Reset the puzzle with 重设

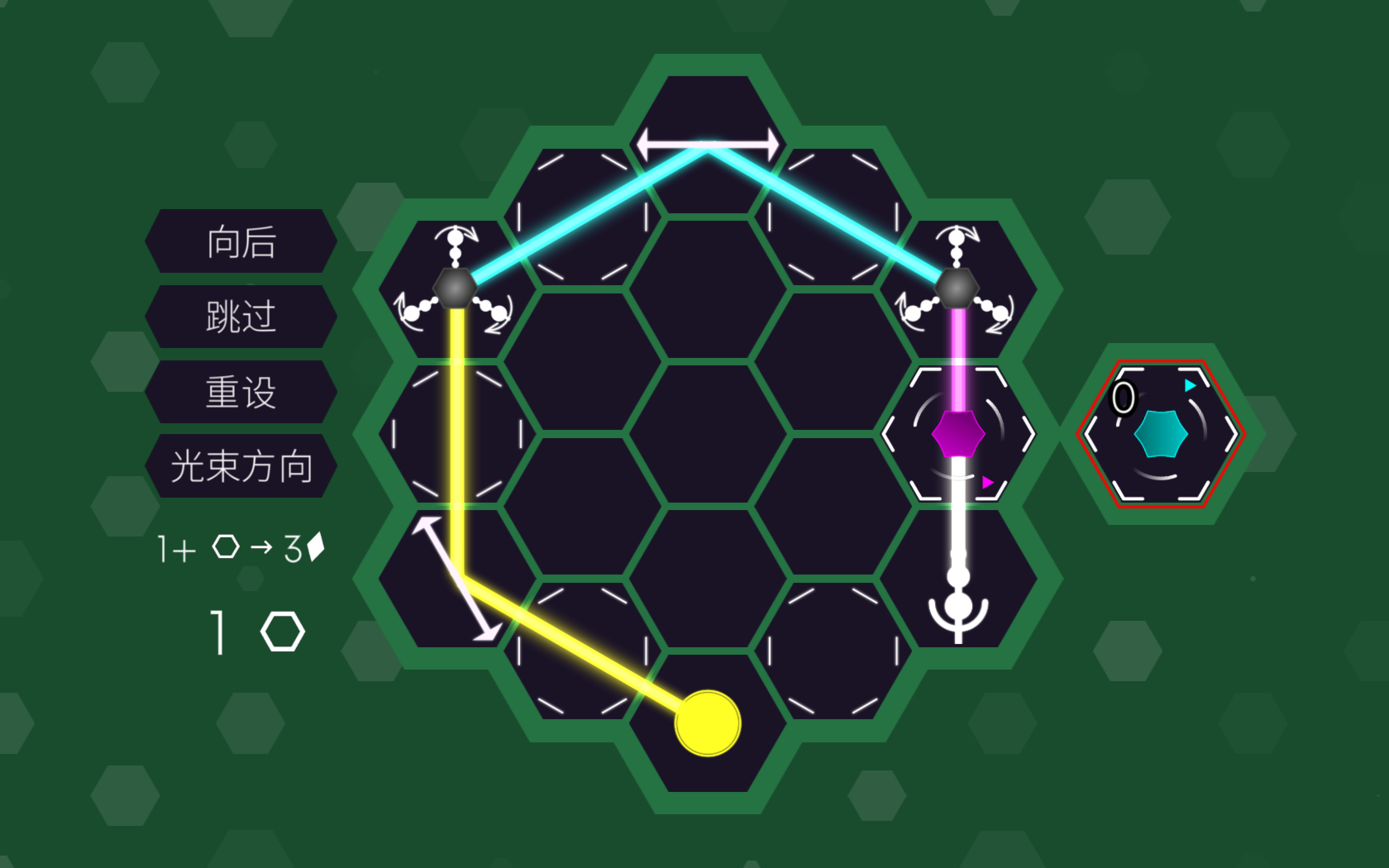(x=241, y=392)
